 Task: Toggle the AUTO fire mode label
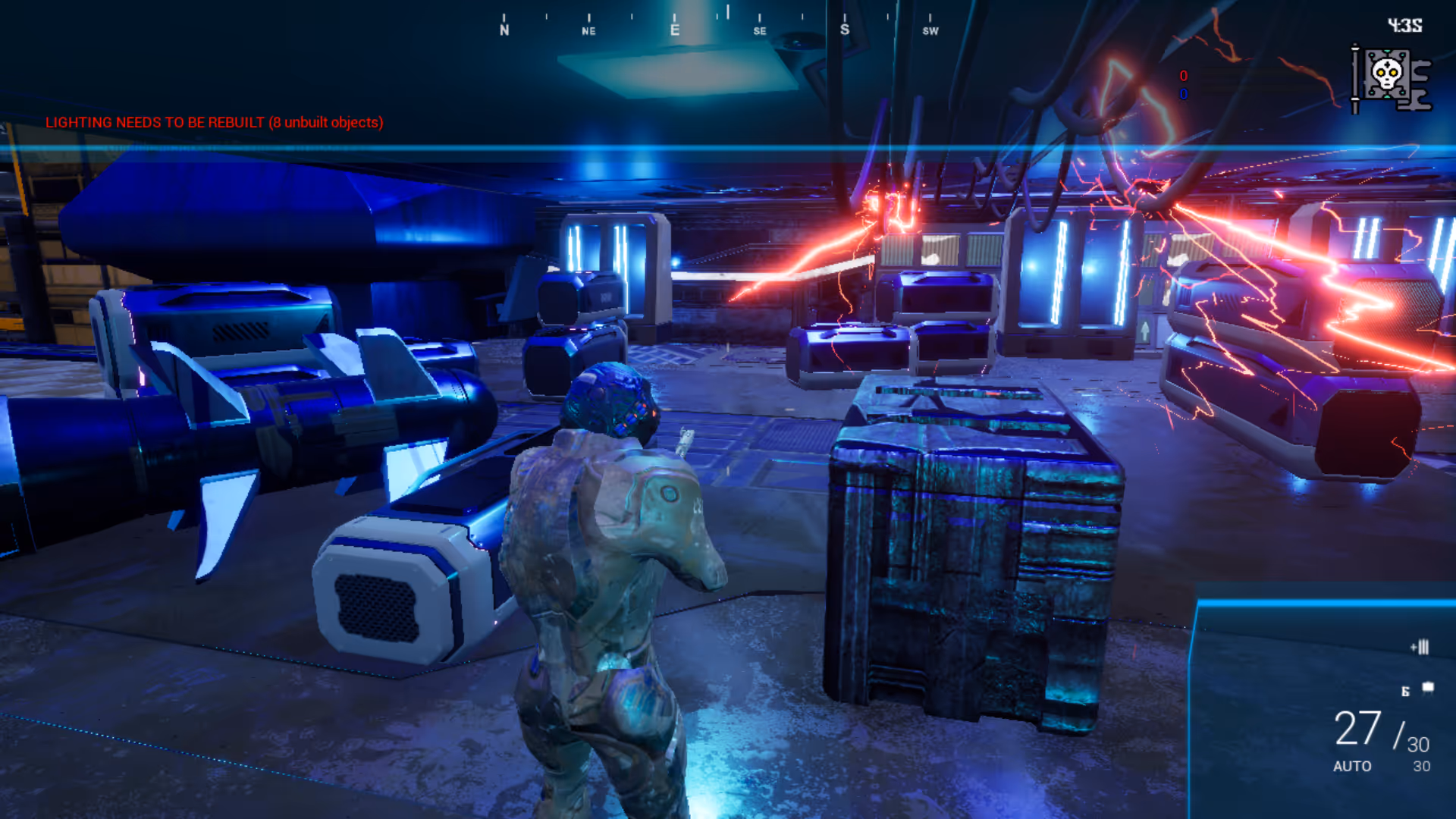tap(1351, 766)
